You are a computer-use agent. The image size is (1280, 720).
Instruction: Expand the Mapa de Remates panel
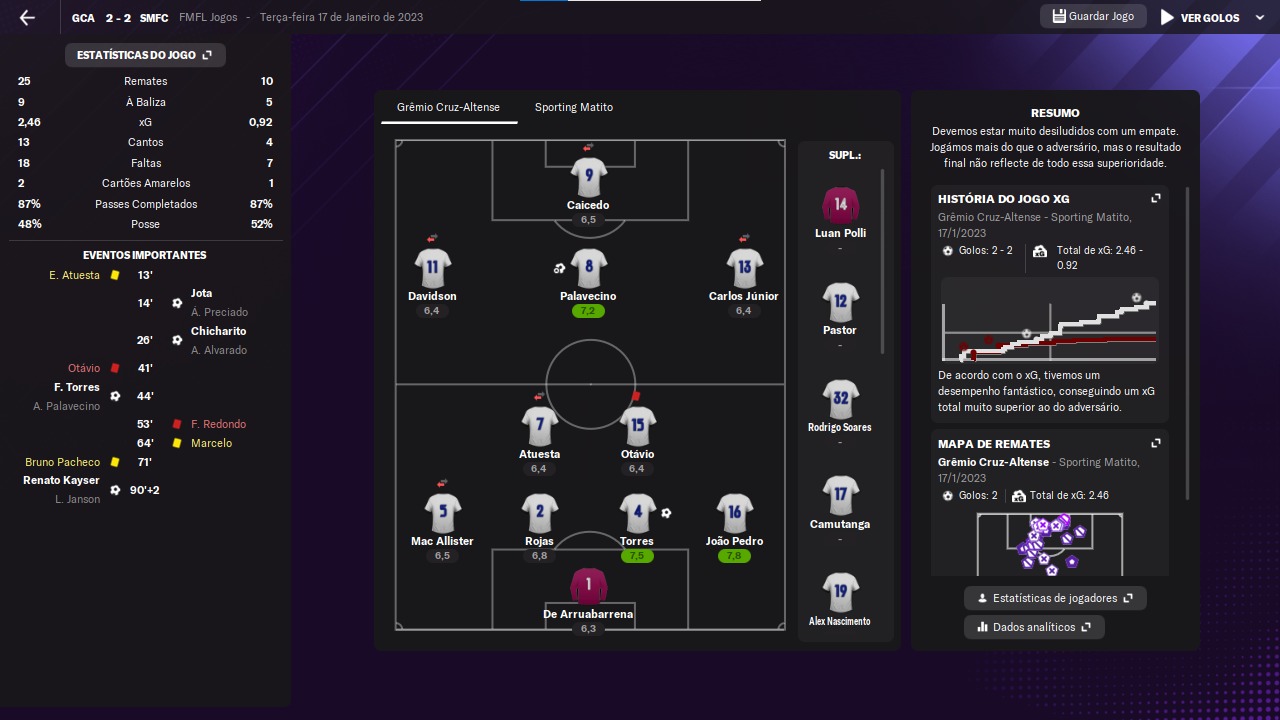click(x=1155, y=444)
